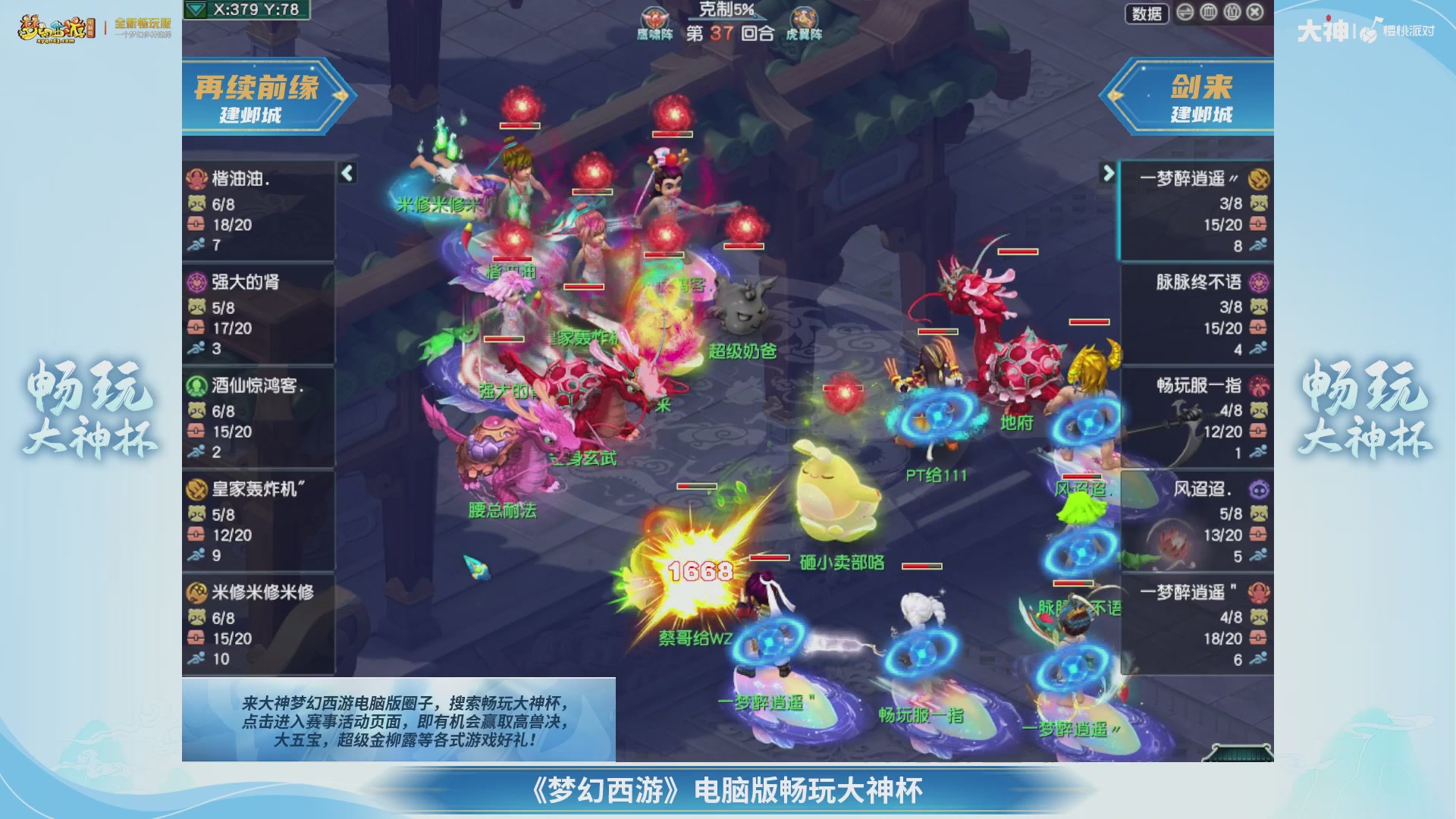Toggle the camera view button in top-right cluster
1456x819 pixels.
tap(1185, 13)
